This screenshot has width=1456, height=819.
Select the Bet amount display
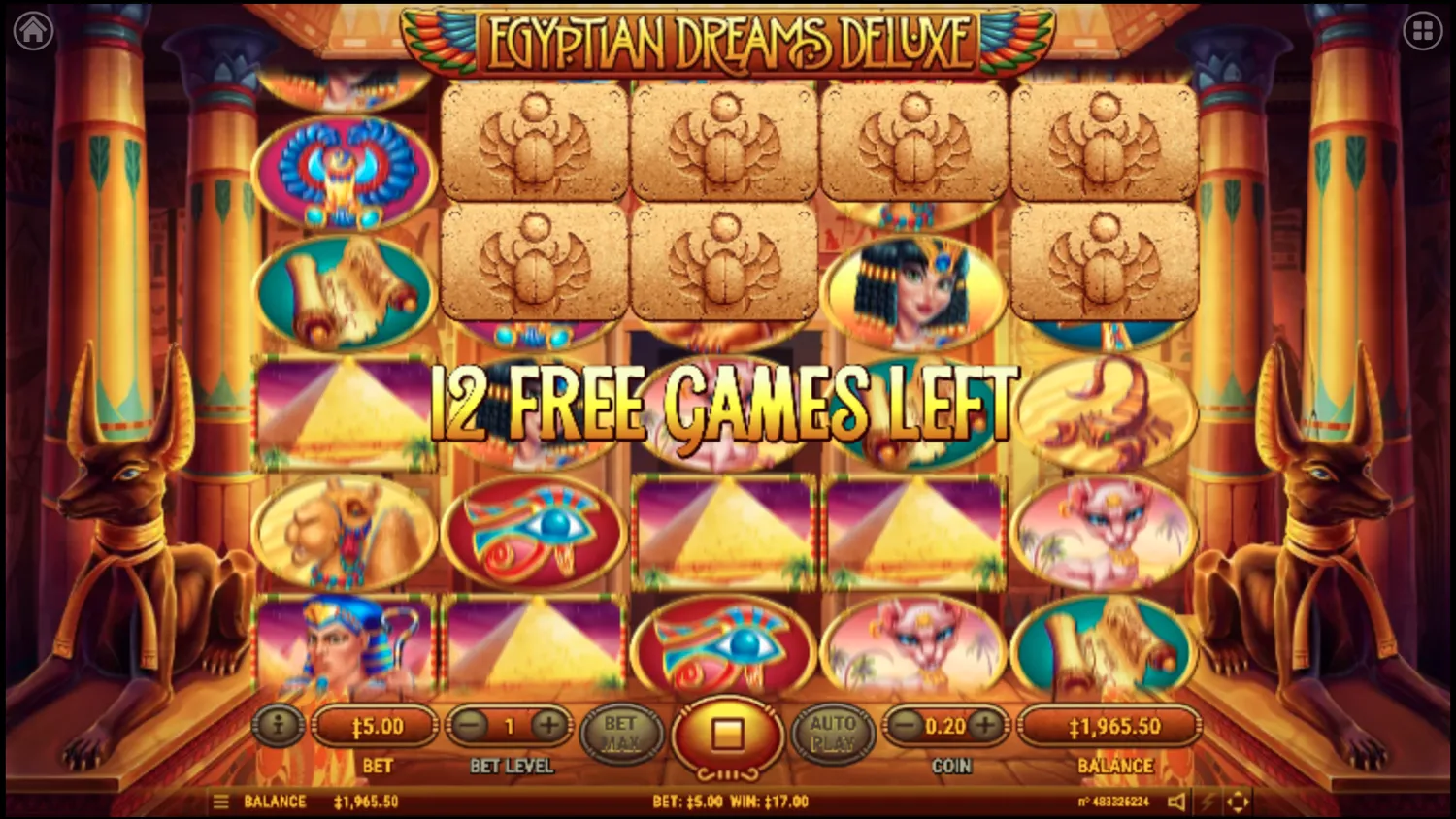coord(376,725)
